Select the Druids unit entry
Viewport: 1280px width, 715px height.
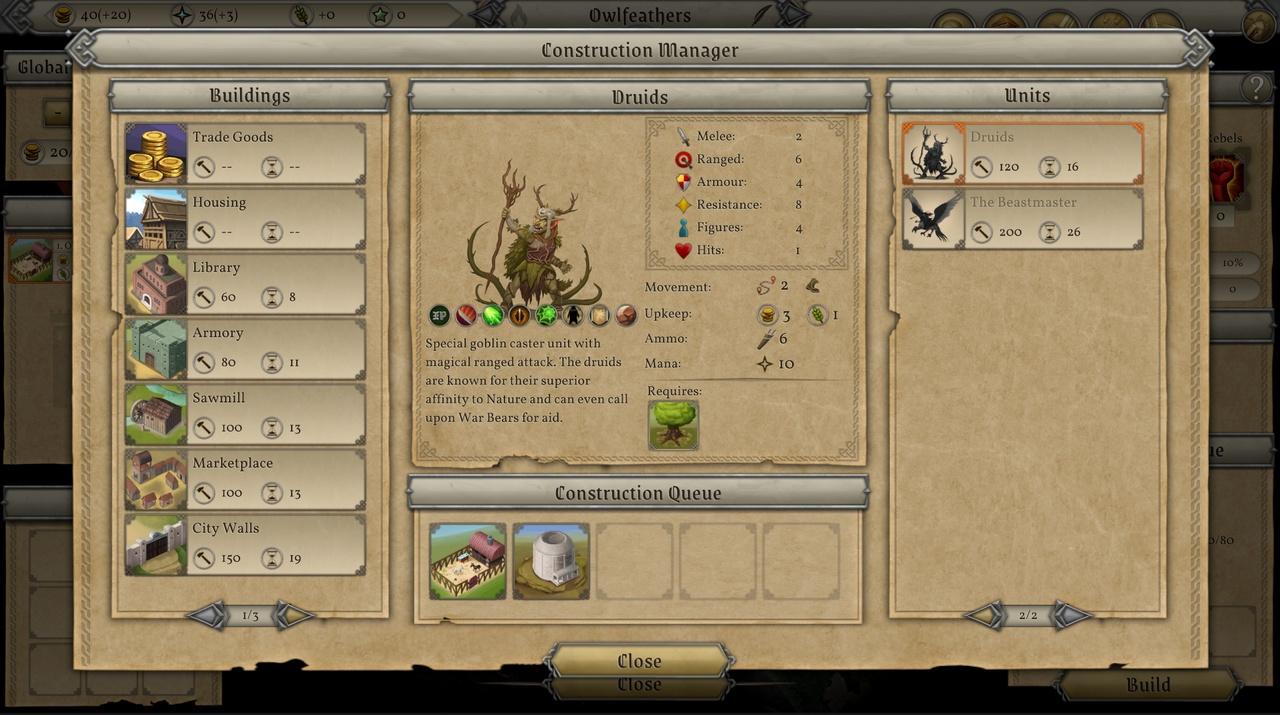click(x=1022, y=153)
